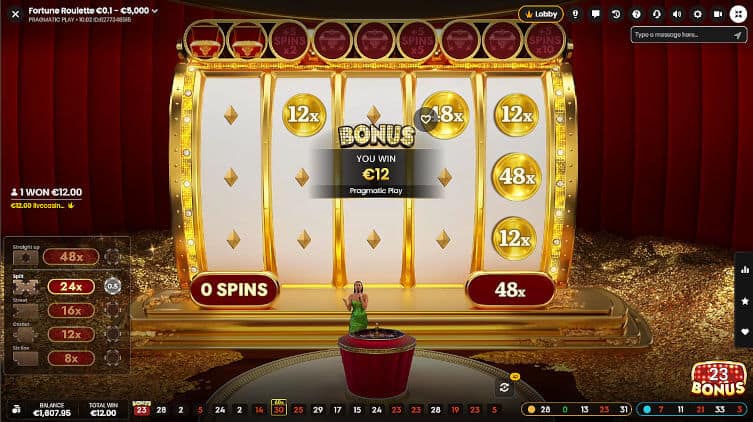Open the table name dropdown
753x422 pixels.
[154, 11]
